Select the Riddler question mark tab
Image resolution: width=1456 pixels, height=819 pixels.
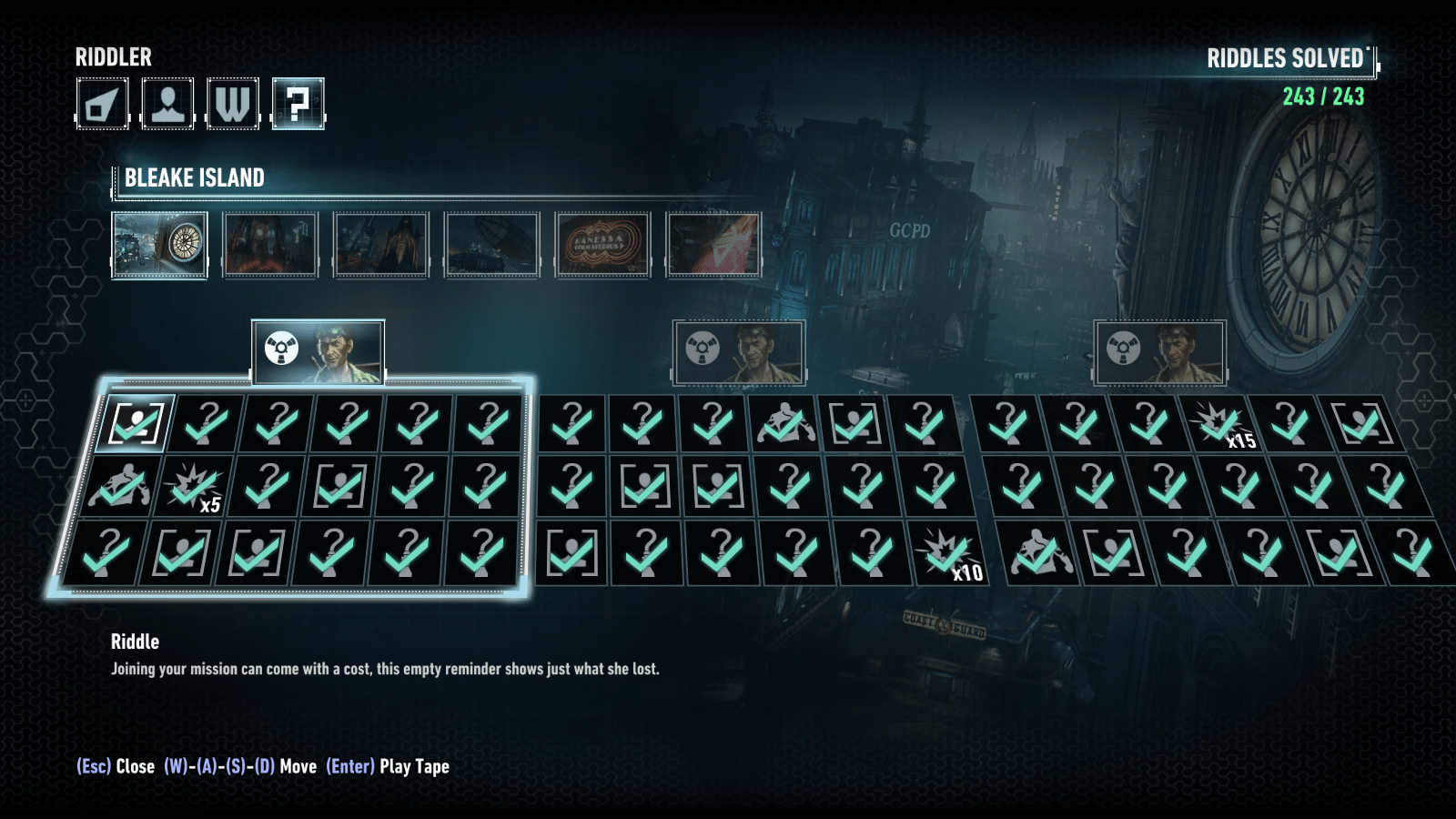click(x=298, y=104)
